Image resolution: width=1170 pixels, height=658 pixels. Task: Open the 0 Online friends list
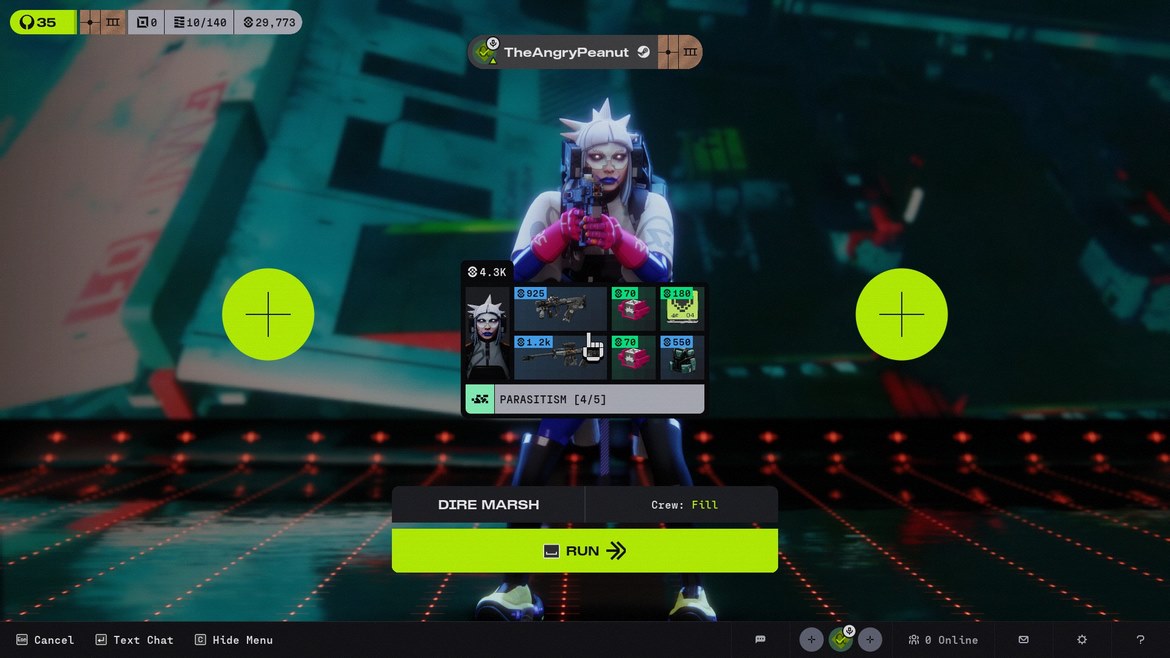(x=943, y=640)
